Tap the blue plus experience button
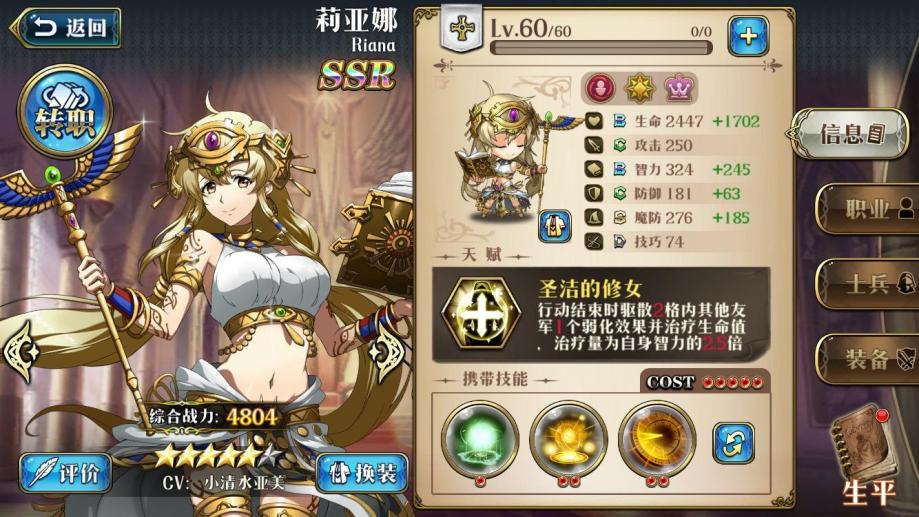 pyautogui.click(x=747, y=35)
